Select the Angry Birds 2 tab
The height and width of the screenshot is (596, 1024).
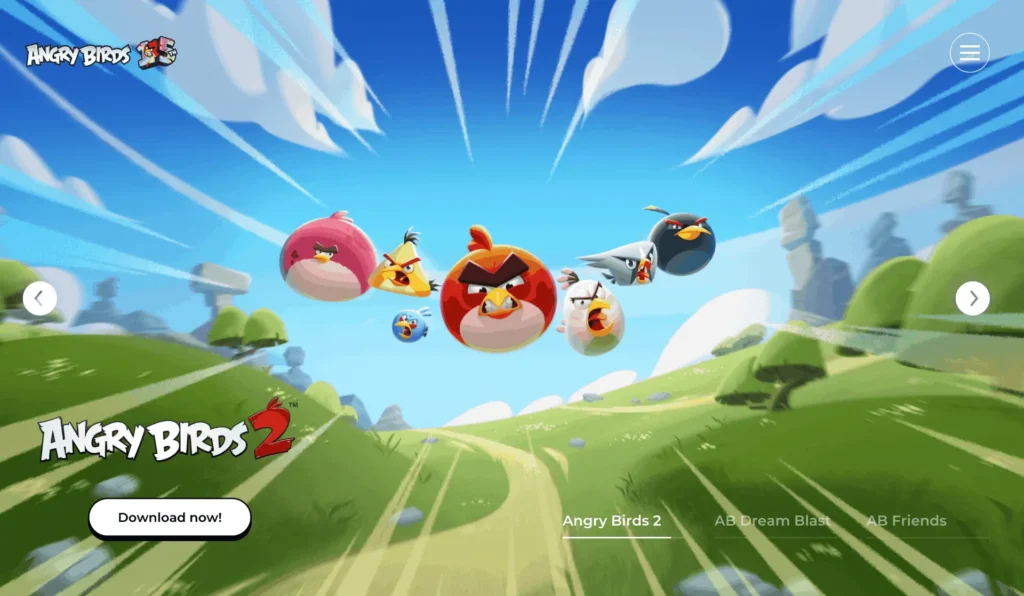click(612, 521)
